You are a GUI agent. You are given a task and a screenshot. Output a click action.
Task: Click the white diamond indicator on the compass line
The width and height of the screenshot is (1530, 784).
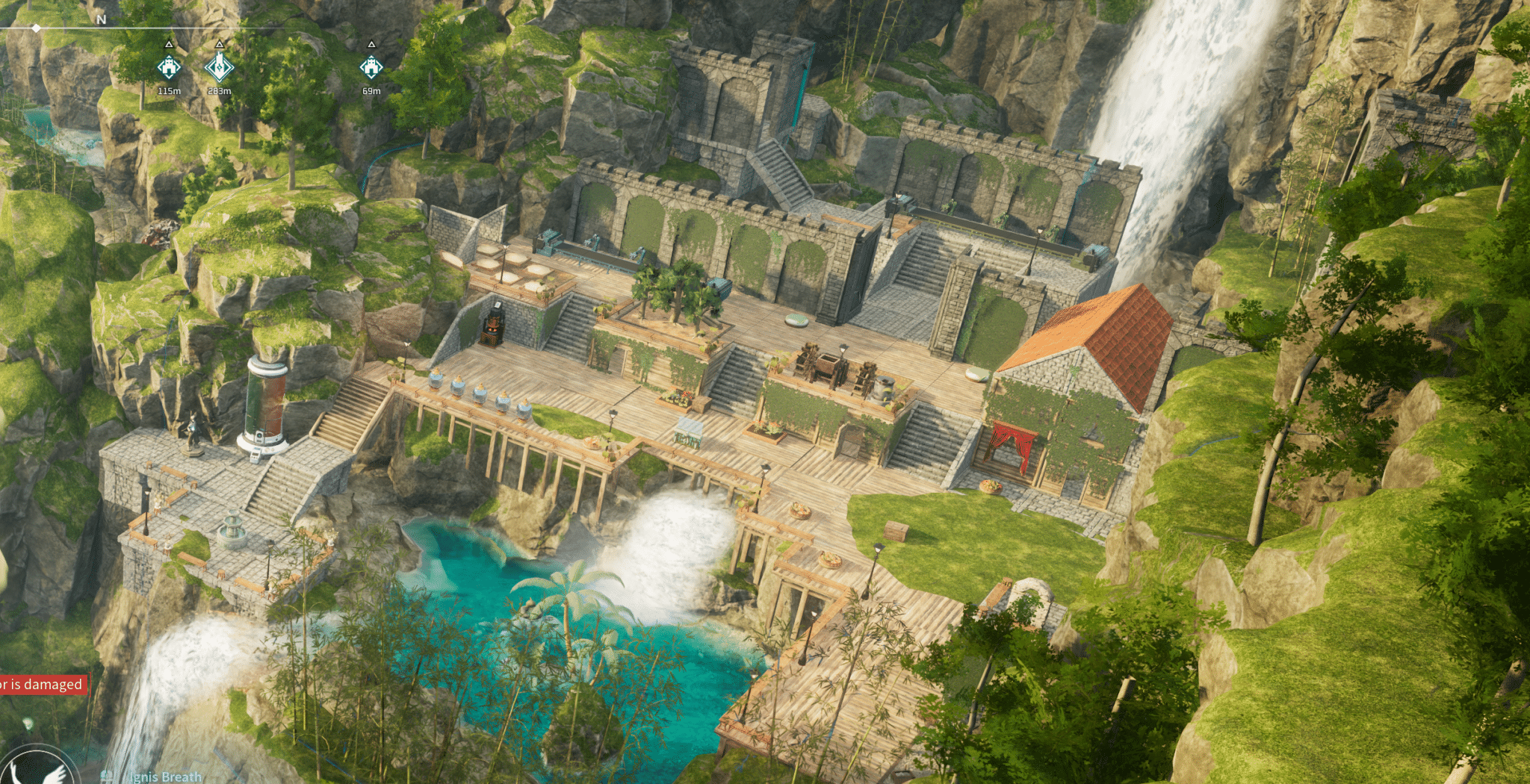[x=35, y=28]
